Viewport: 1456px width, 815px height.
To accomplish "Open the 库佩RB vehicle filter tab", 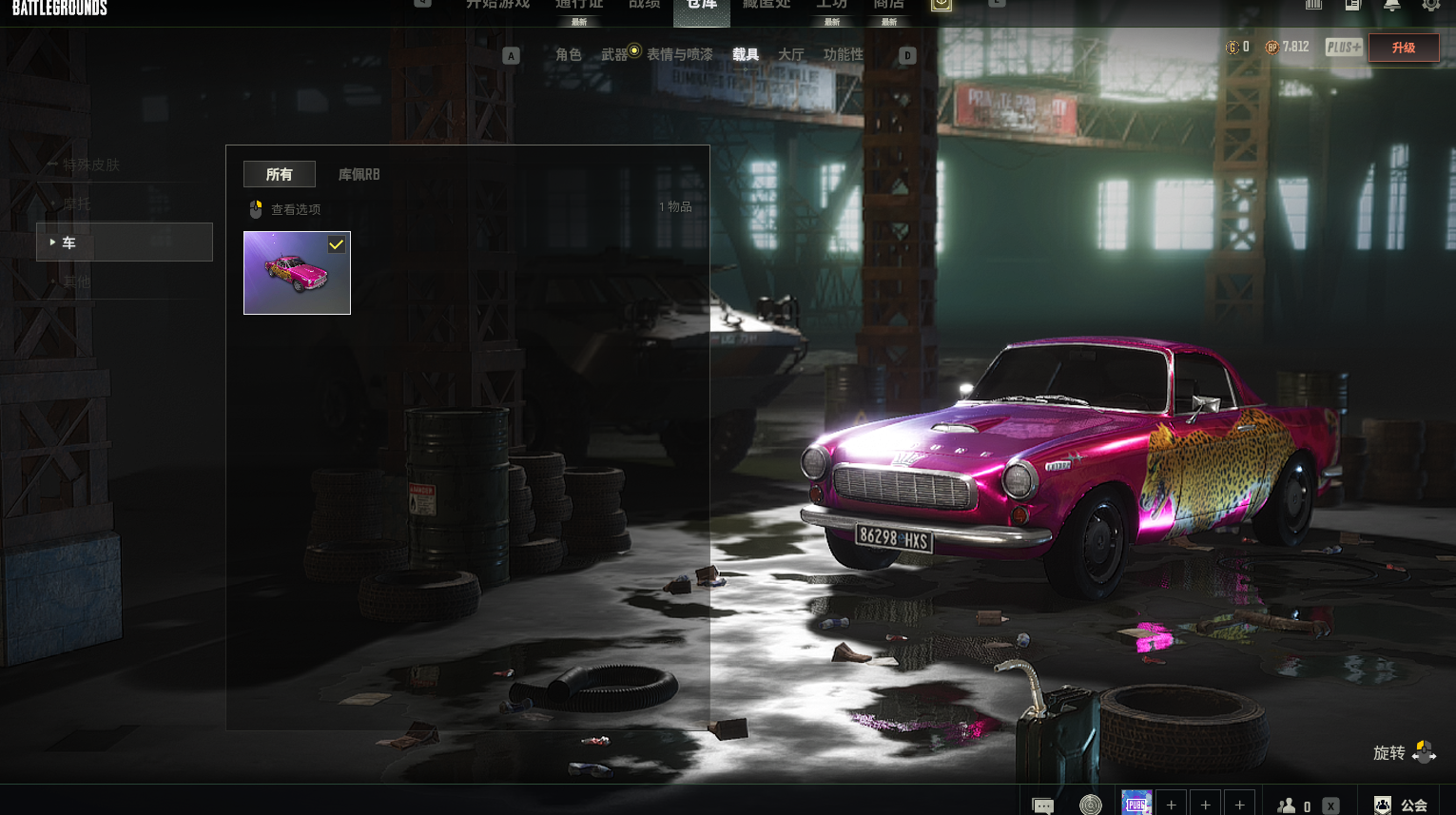I will (359, 174).
